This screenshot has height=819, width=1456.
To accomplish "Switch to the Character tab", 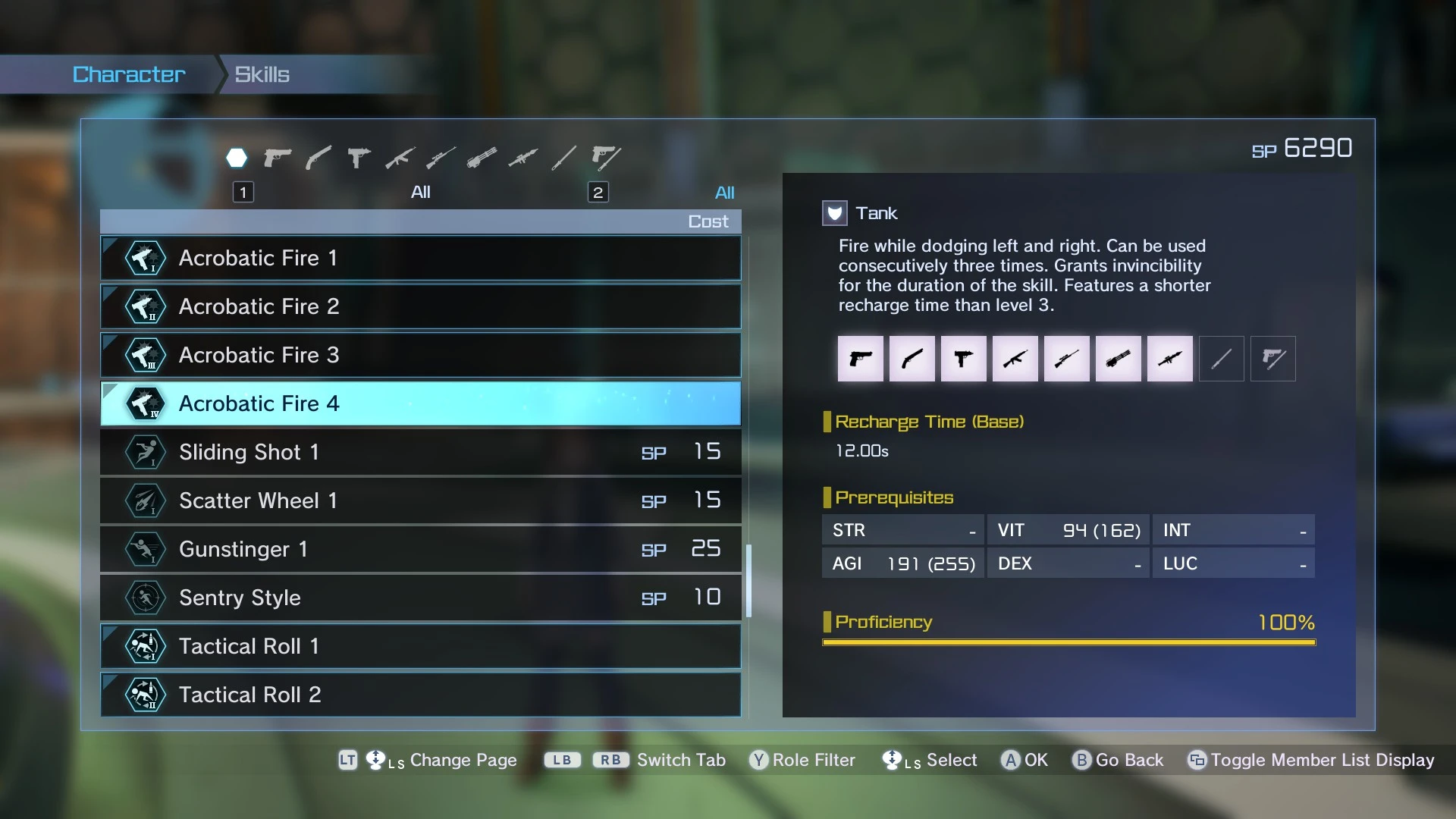I will (x=129, y=74).
